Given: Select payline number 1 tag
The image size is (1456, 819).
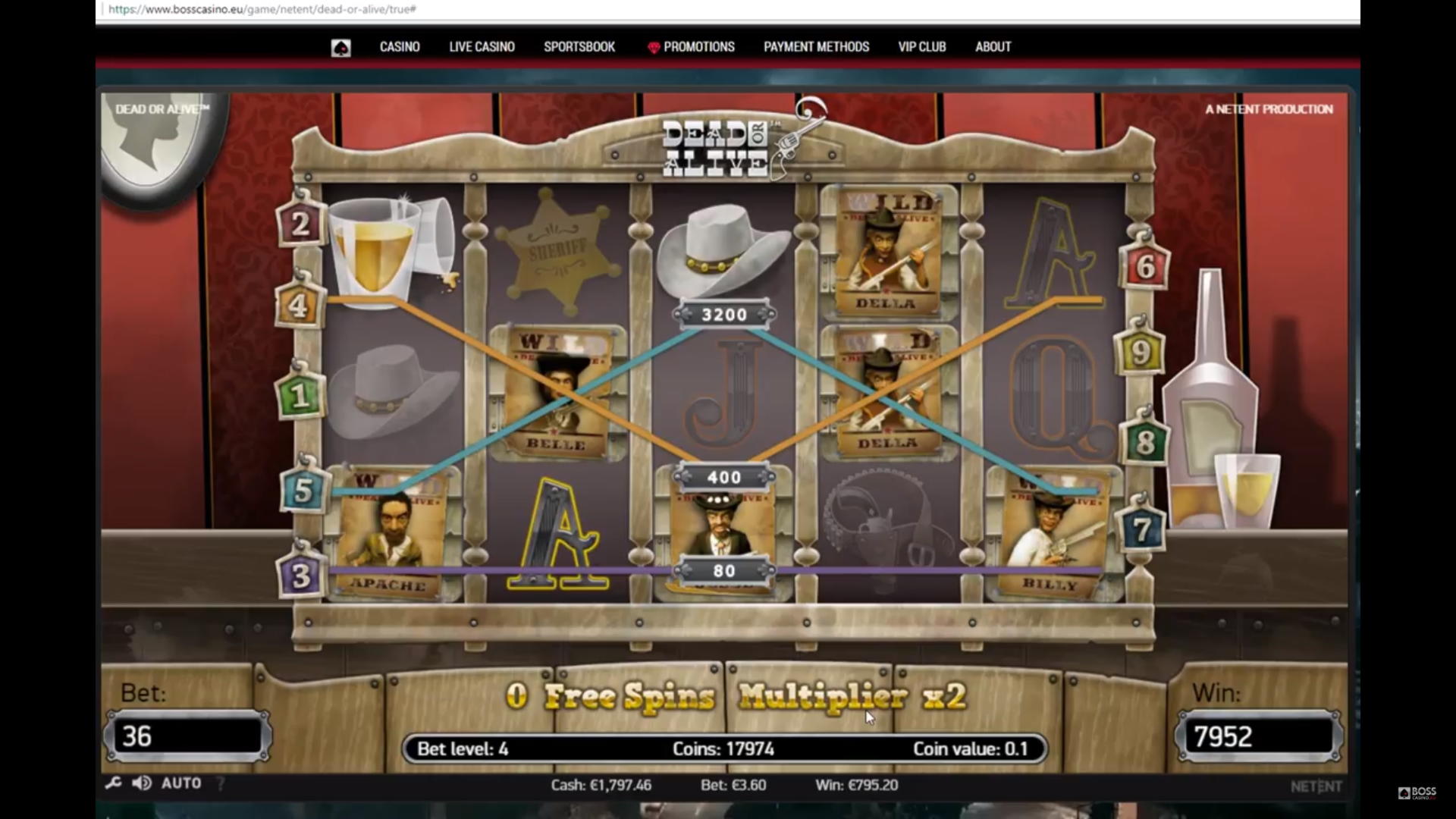Looking at the screenshot, I should click(x=299, y=396).
